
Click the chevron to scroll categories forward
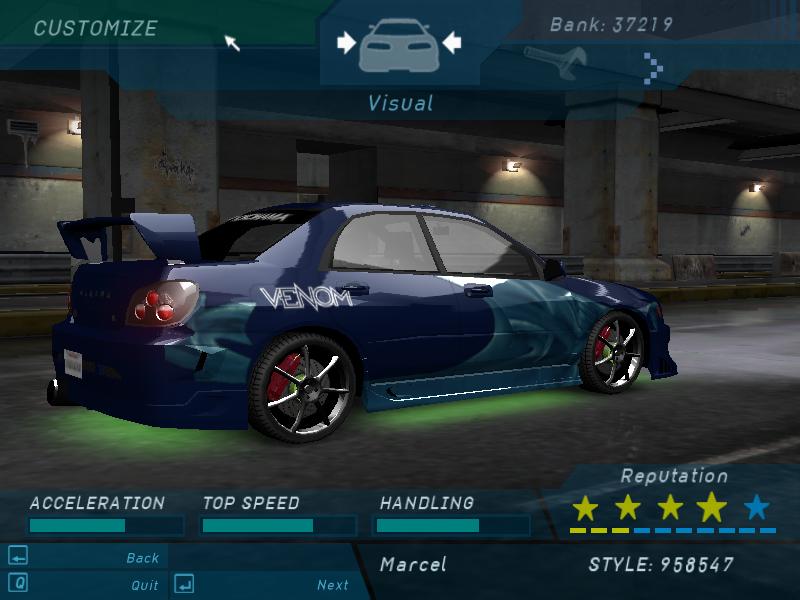pos(653,67)
